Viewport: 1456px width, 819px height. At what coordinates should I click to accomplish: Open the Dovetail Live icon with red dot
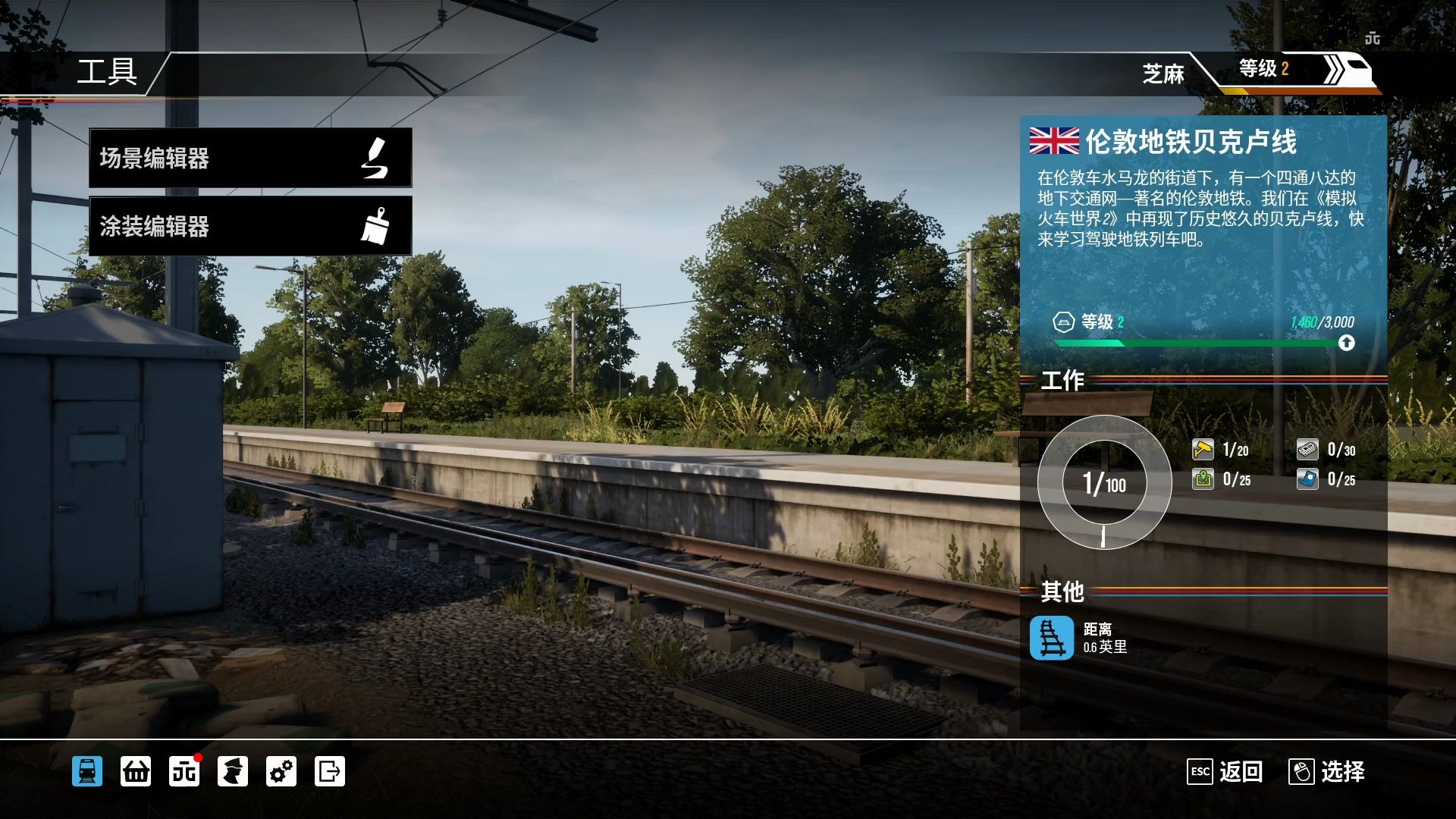coord(184,771)
